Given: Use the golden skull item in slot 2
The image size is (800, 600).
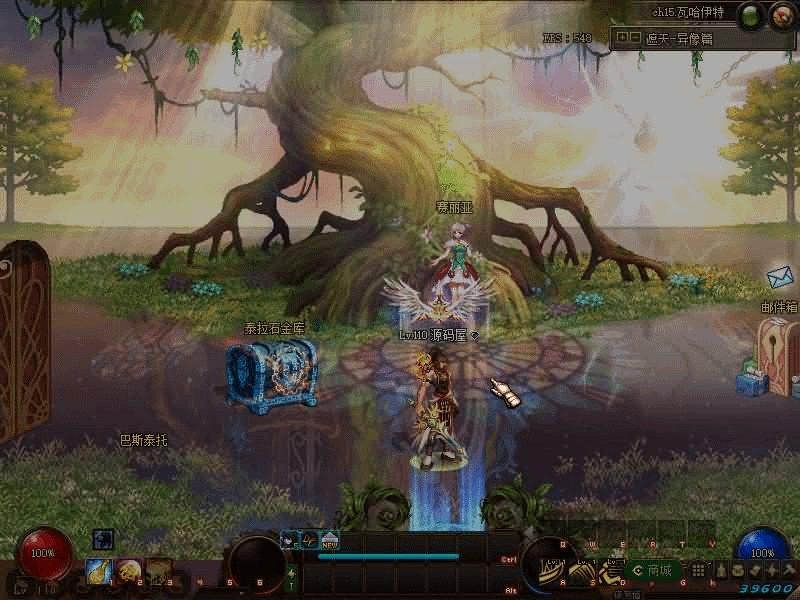Looking at the screenshot, I should point(128,570).
